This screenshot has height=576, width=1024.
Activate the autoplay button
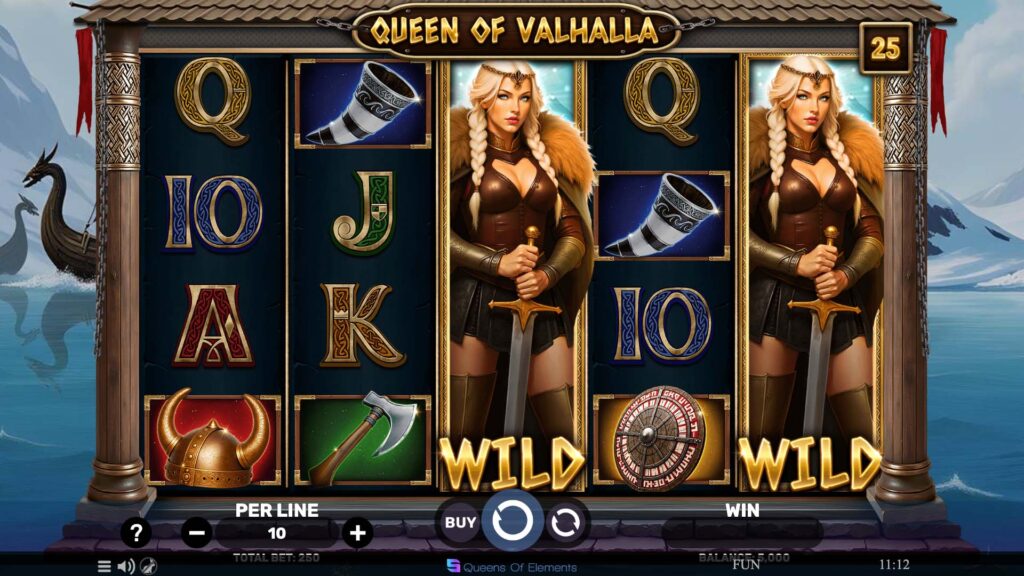565,521
